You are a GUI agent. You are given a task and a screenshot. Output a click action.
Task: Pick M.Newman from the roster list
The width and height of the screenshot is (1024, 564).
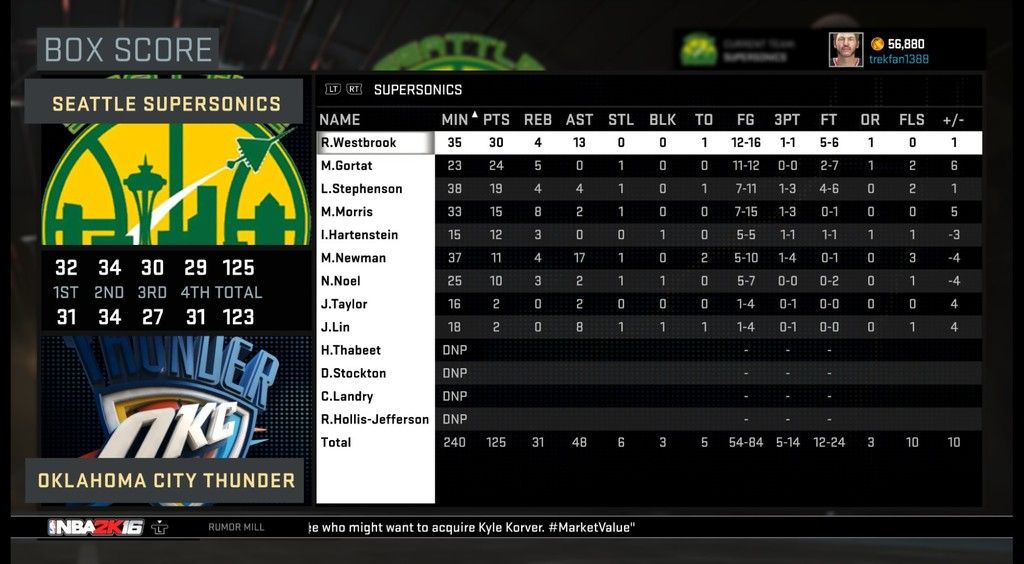tap(352, 258)
